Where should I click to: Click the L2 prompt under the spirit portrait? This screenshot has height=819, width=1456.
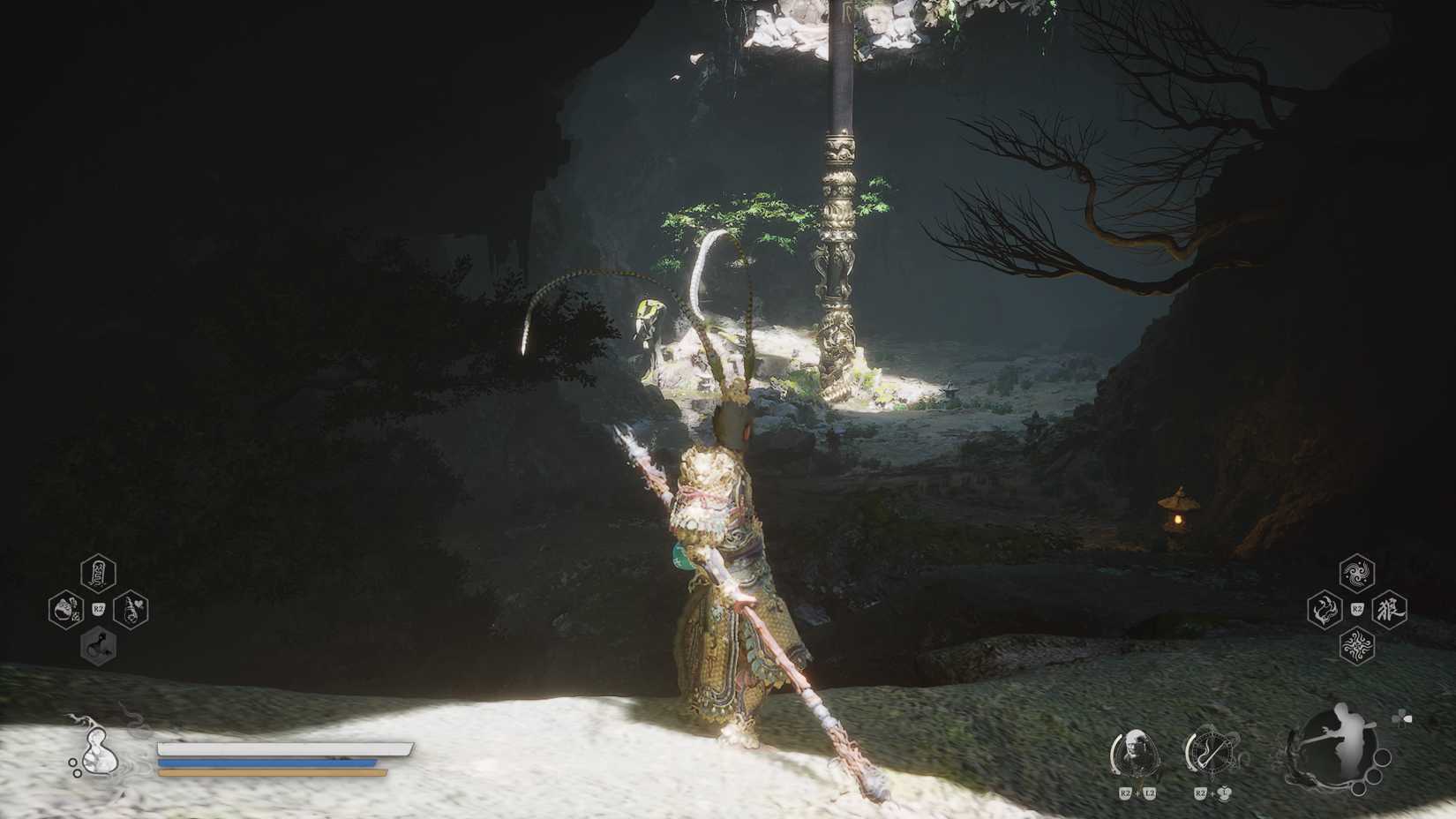tap(1149, 792)
